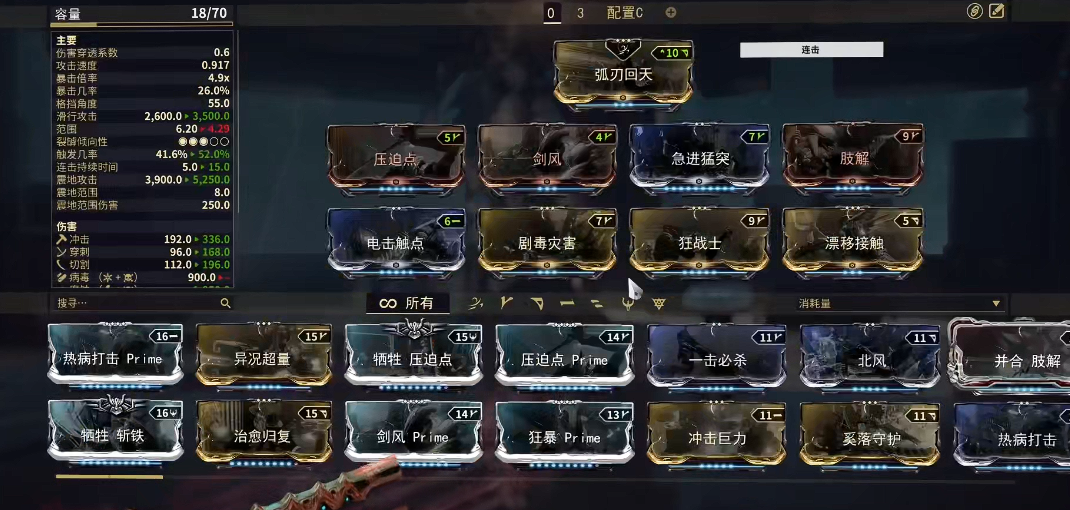The height and width of the screenshot is (510, 1070).
Task: Select the equipped 狂战士 mod
Action: 699,240
